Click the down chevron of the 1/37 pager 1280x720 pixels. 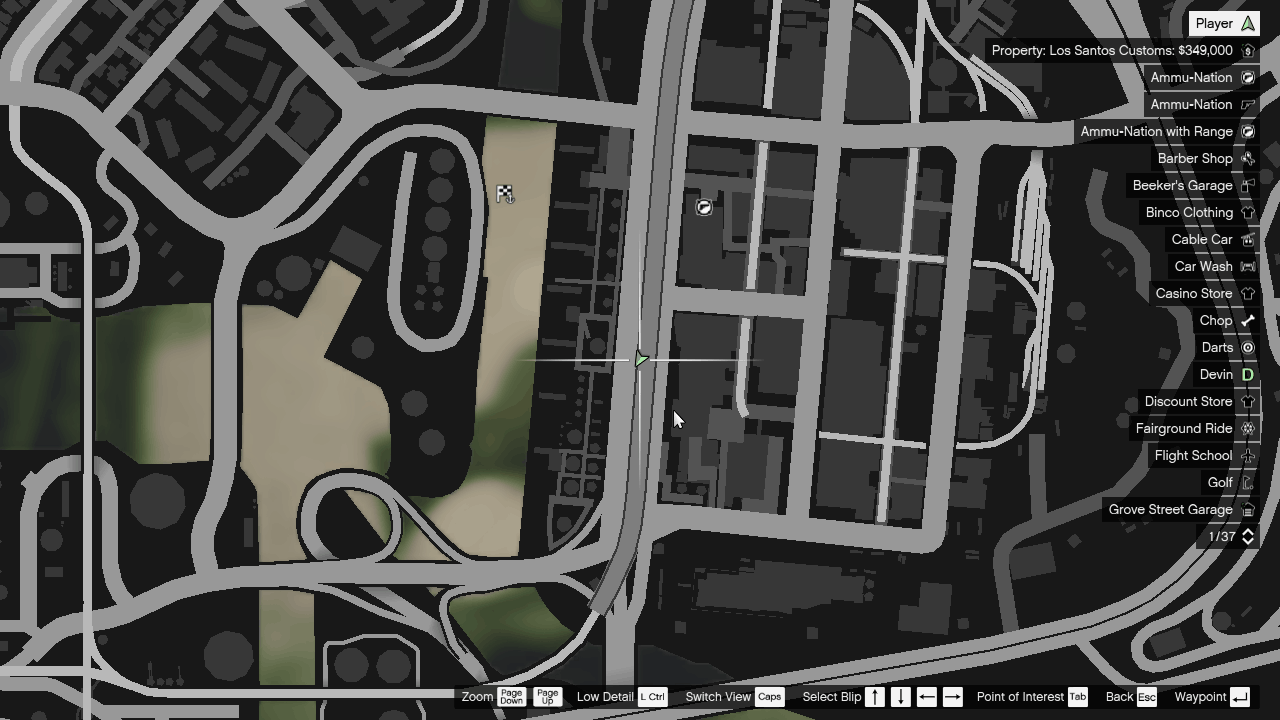click(x=1247, y=541)
